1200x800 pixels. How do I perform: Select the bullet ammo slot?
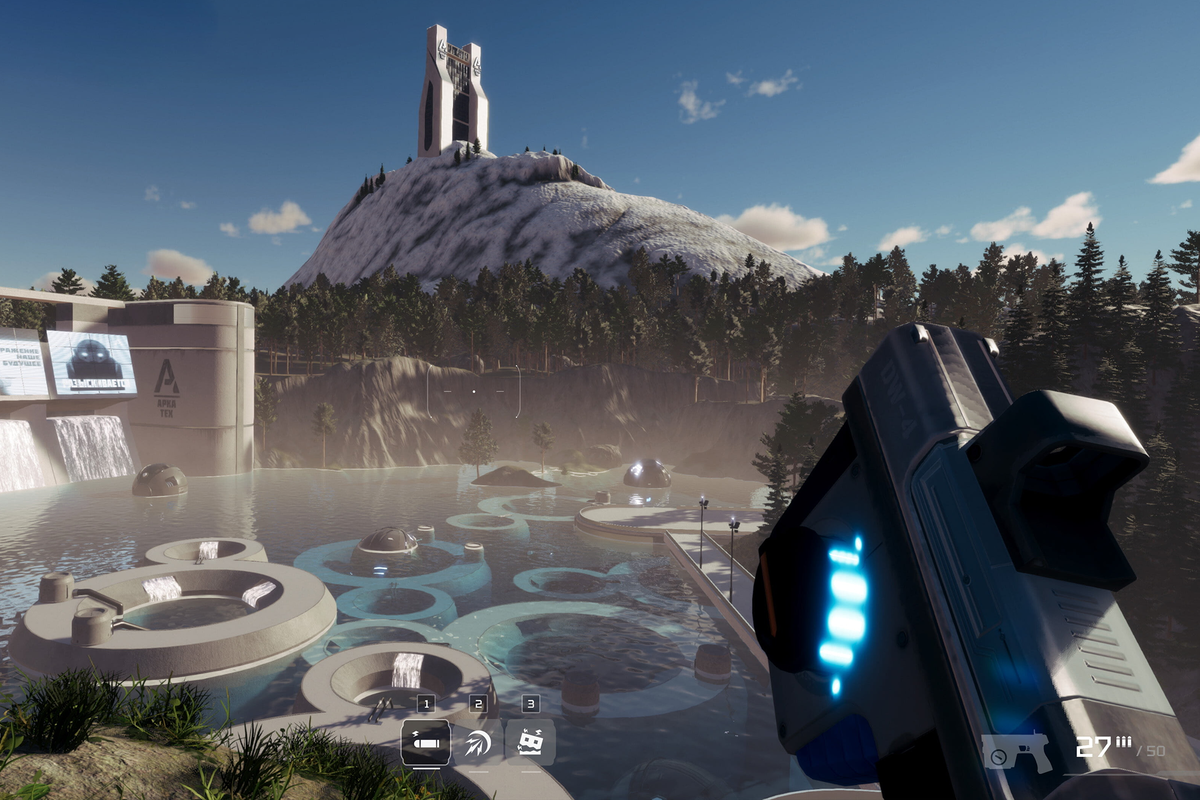point(425,743)
